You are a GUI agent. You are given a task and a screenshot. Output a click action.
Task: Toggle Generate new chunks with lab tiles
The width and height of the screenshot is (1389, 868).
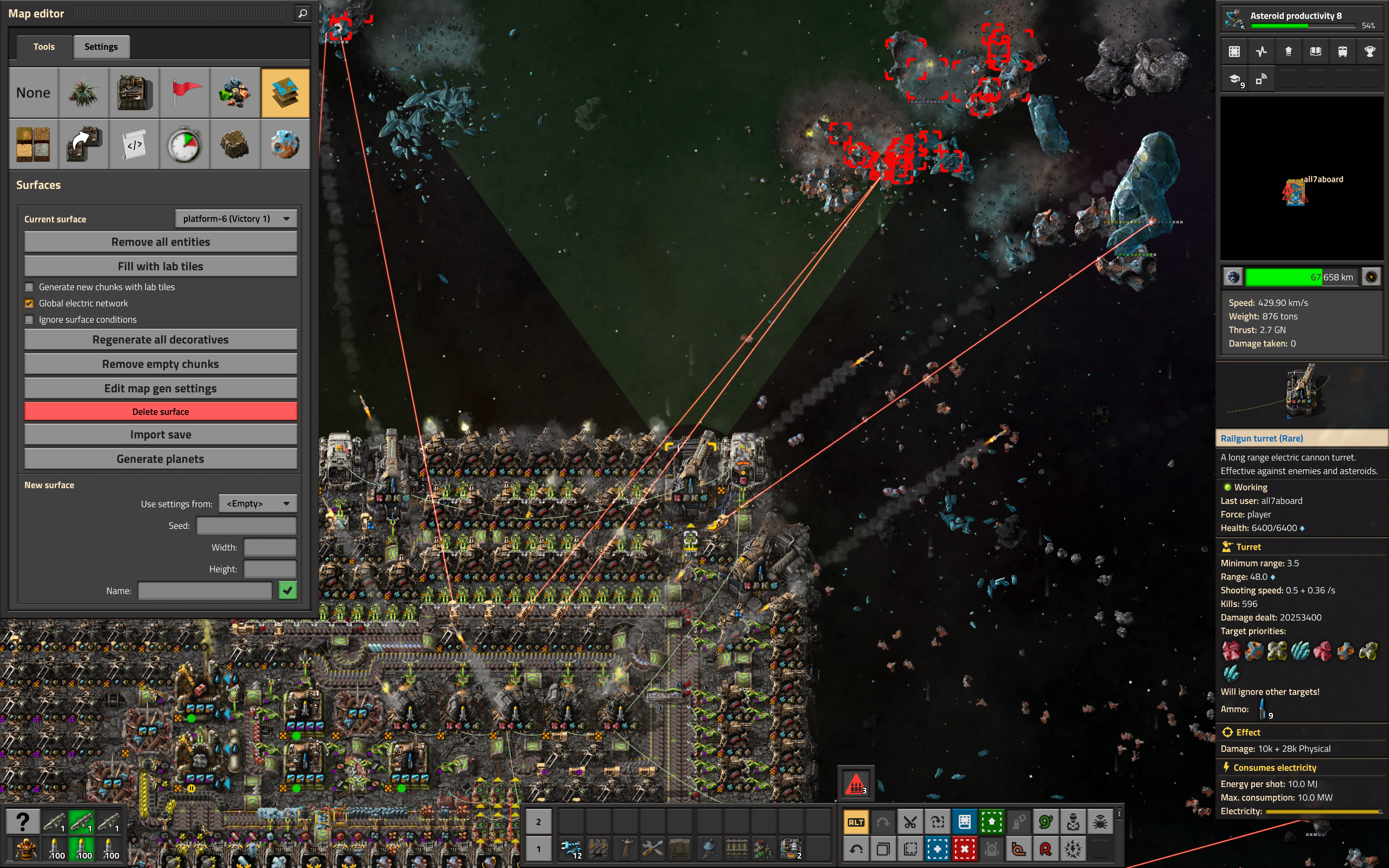coord(29,287)
